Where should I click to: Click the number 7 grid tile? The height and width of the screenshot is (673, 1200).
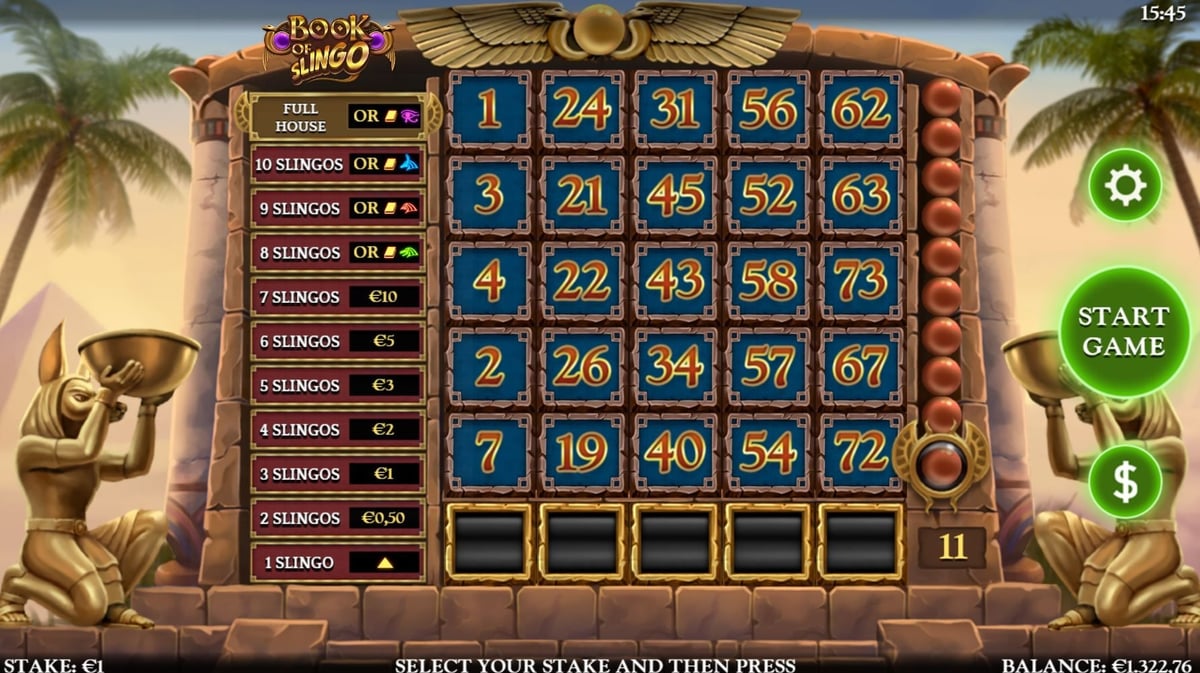pyautogui.click(x=489, y=453)
